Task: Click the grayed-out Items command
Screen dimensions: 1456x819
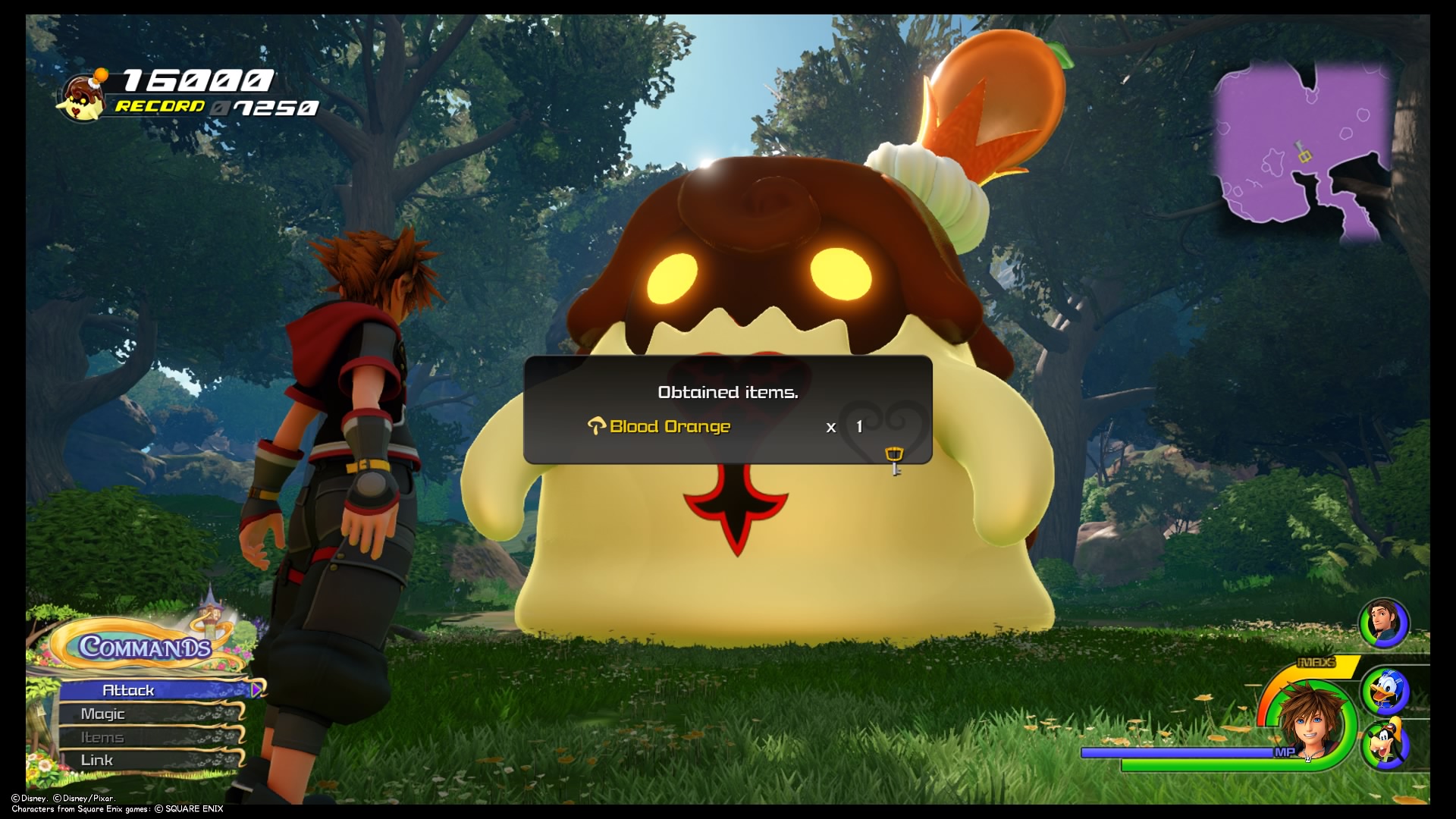Action: pos(105,736)
